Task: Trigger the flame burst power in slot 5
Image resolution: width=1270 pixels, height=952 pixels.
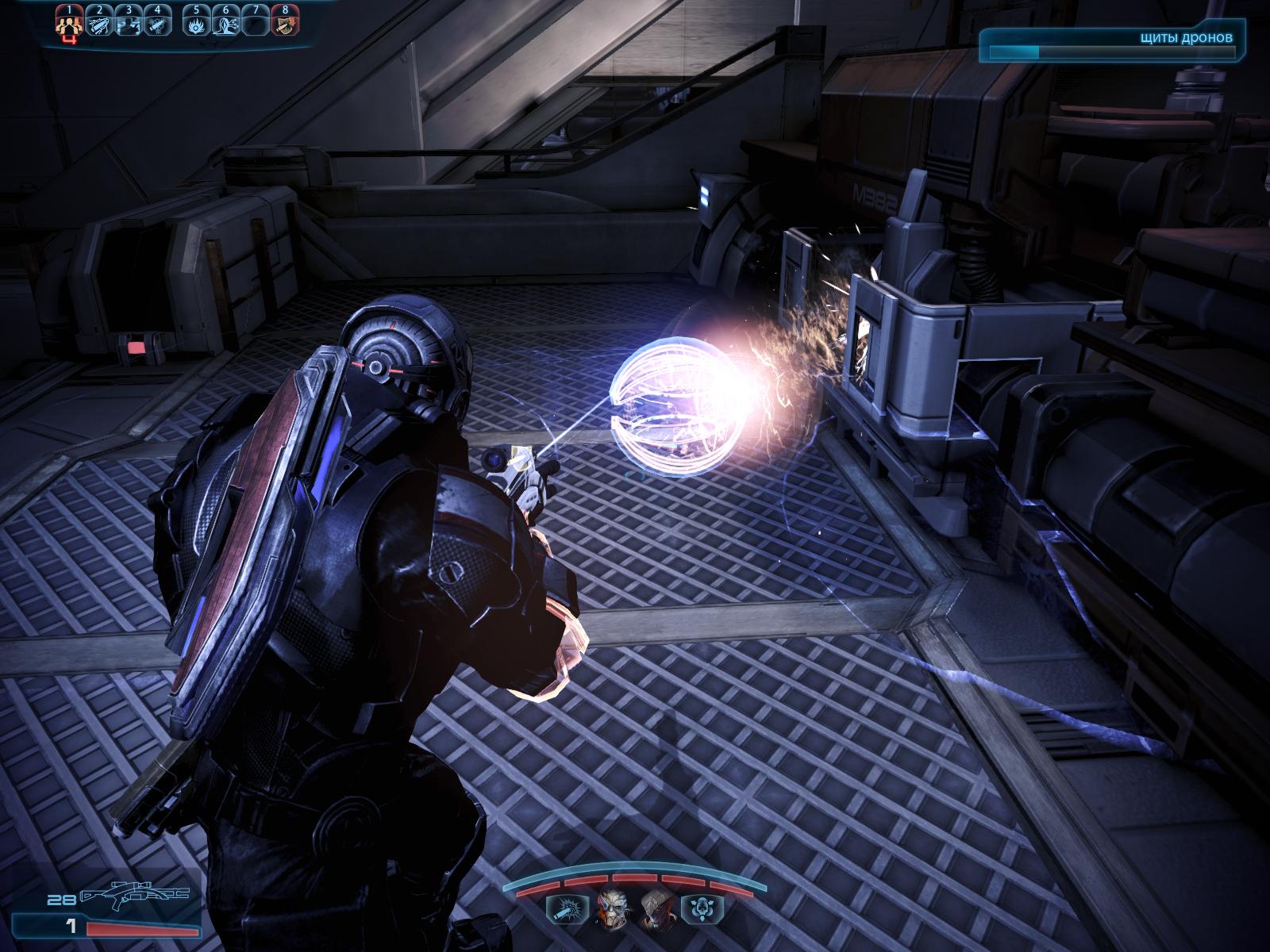Action: 197,24
